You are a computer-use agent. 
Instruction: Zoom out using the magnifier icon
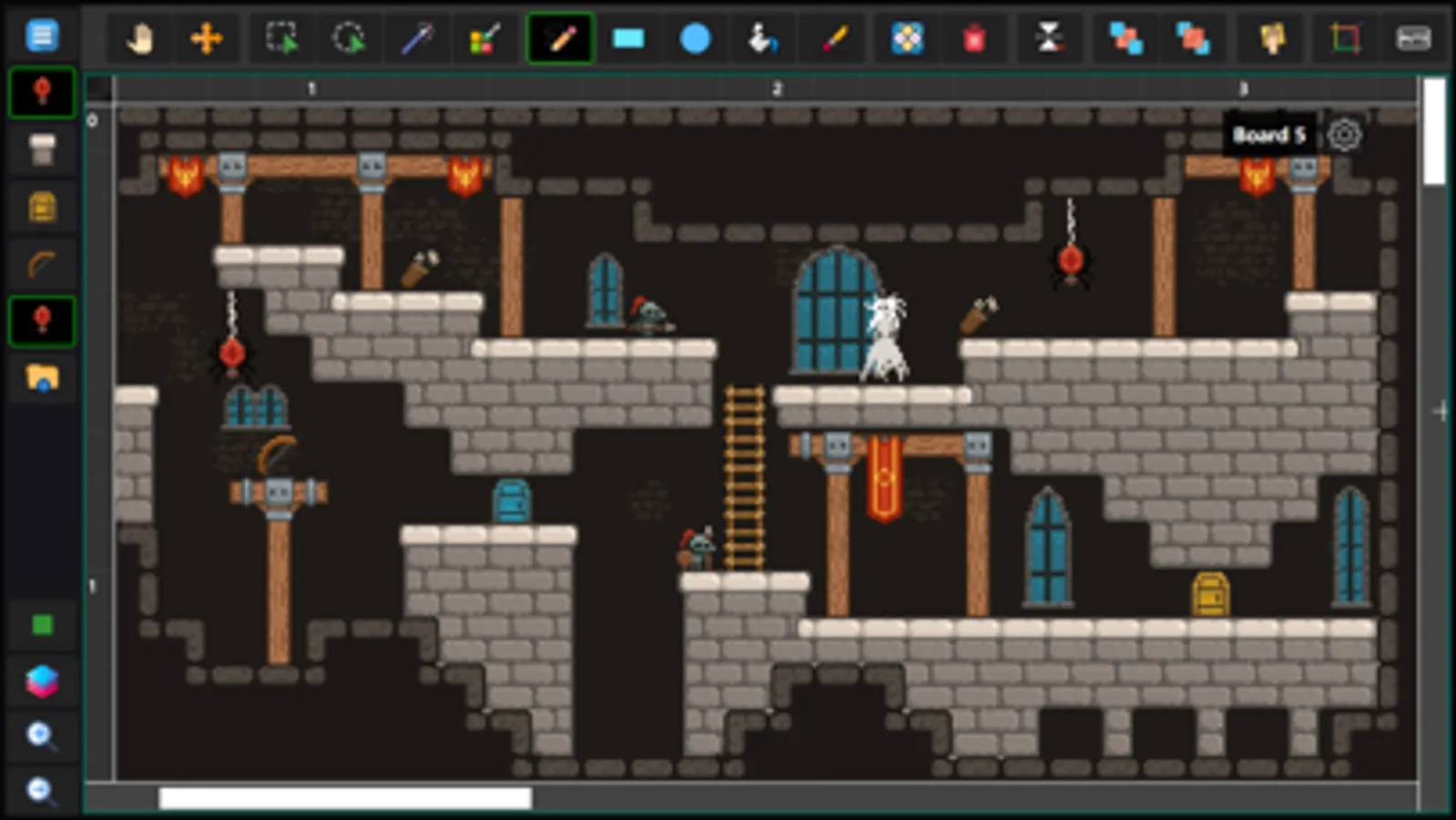pos(41,791)
